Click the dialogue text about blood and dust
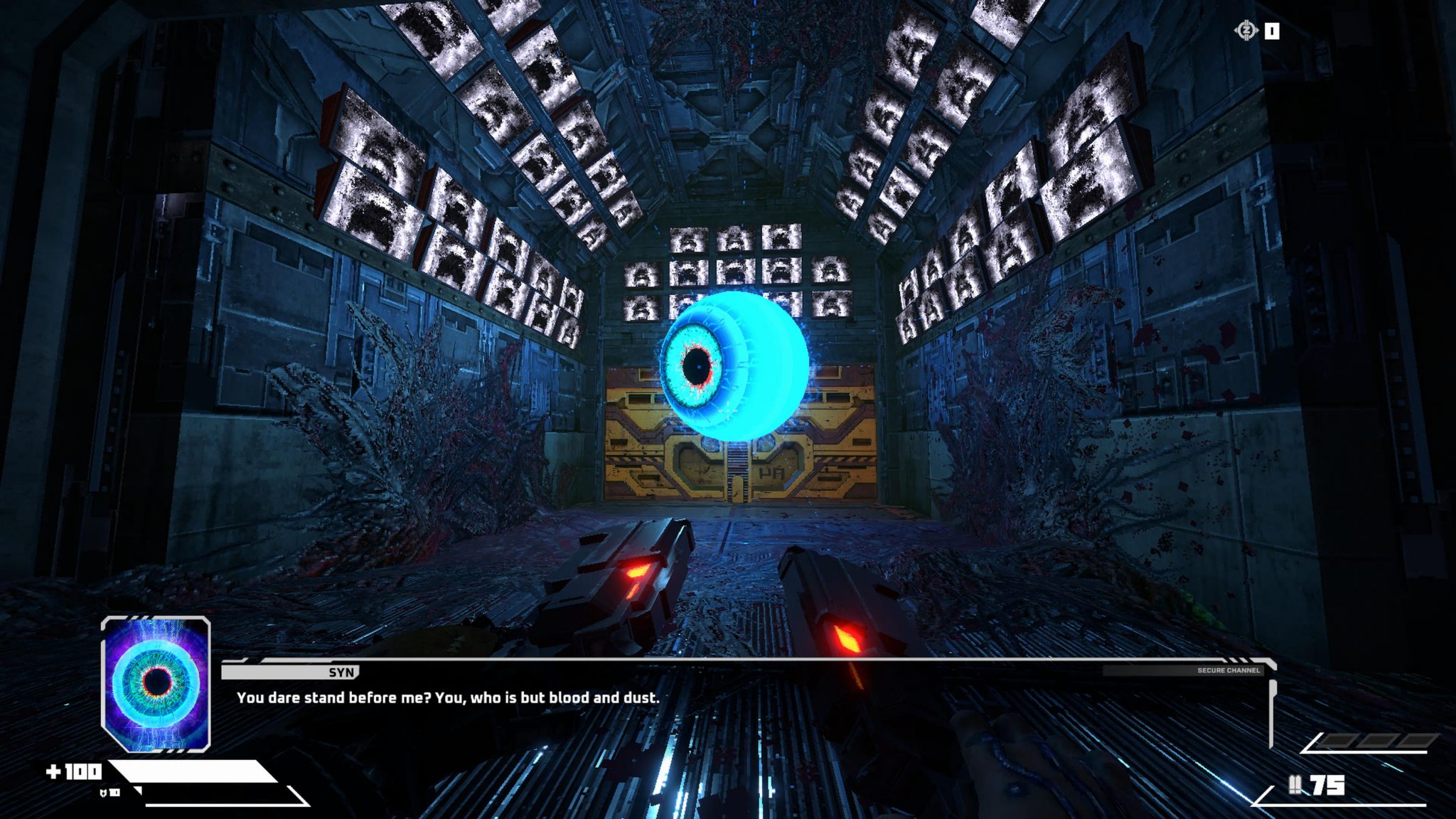The width and height of the screenshot is (1456, 819). click(x=448, y=698)
